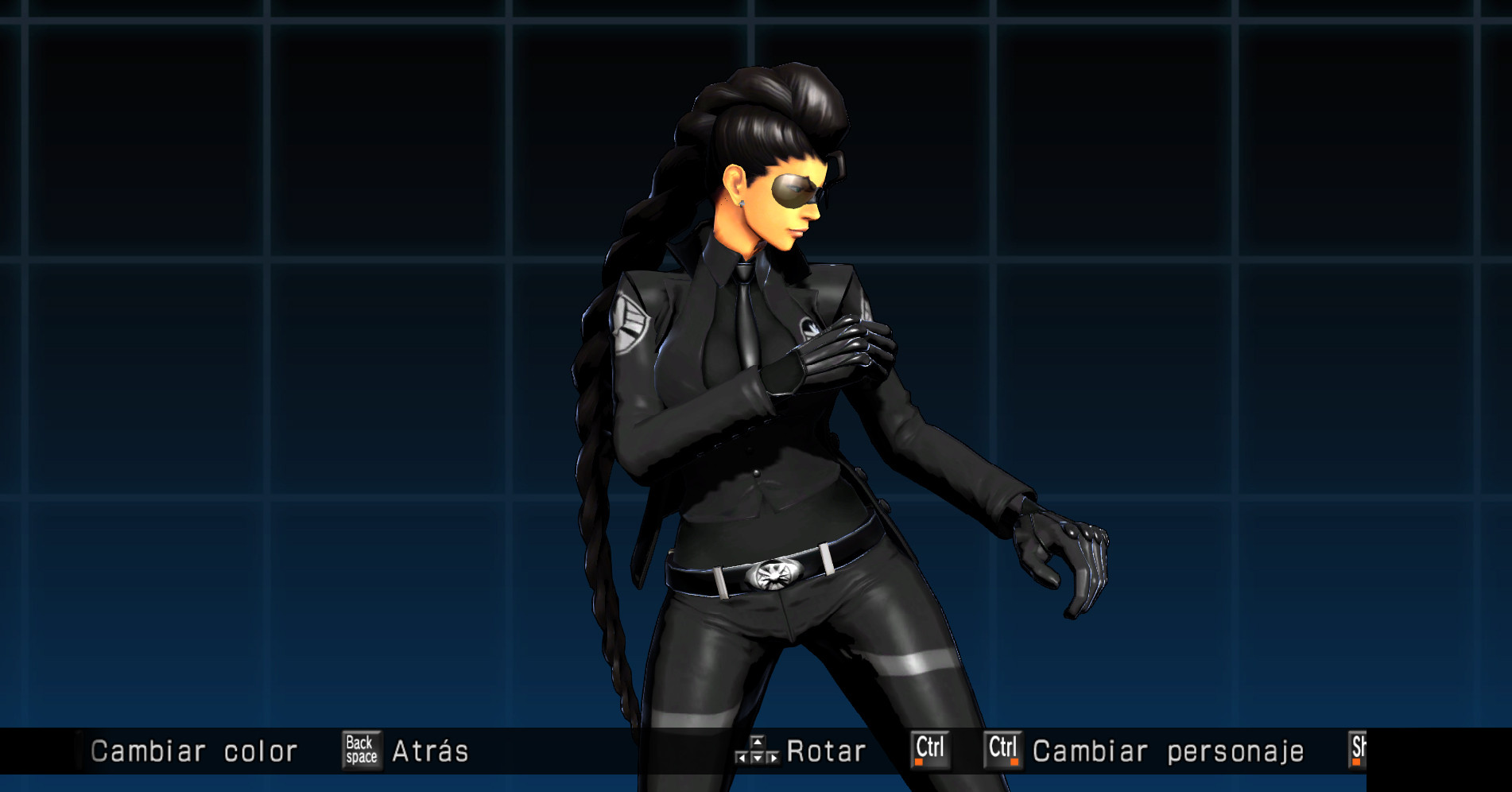Select the Cambiar color option

(x=194, y=751)
